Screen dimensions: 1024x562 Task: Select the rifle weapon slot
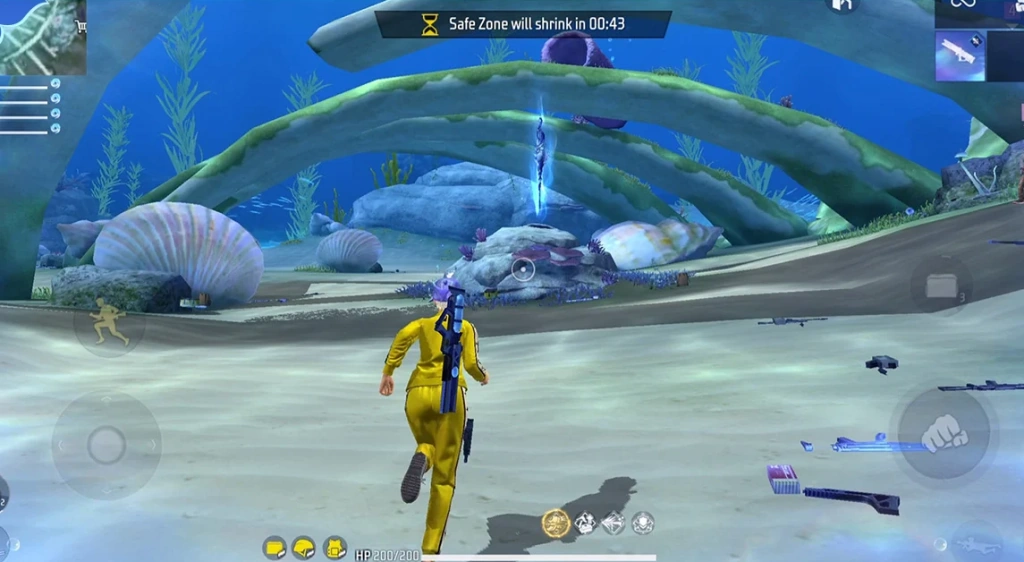(960, 56)
